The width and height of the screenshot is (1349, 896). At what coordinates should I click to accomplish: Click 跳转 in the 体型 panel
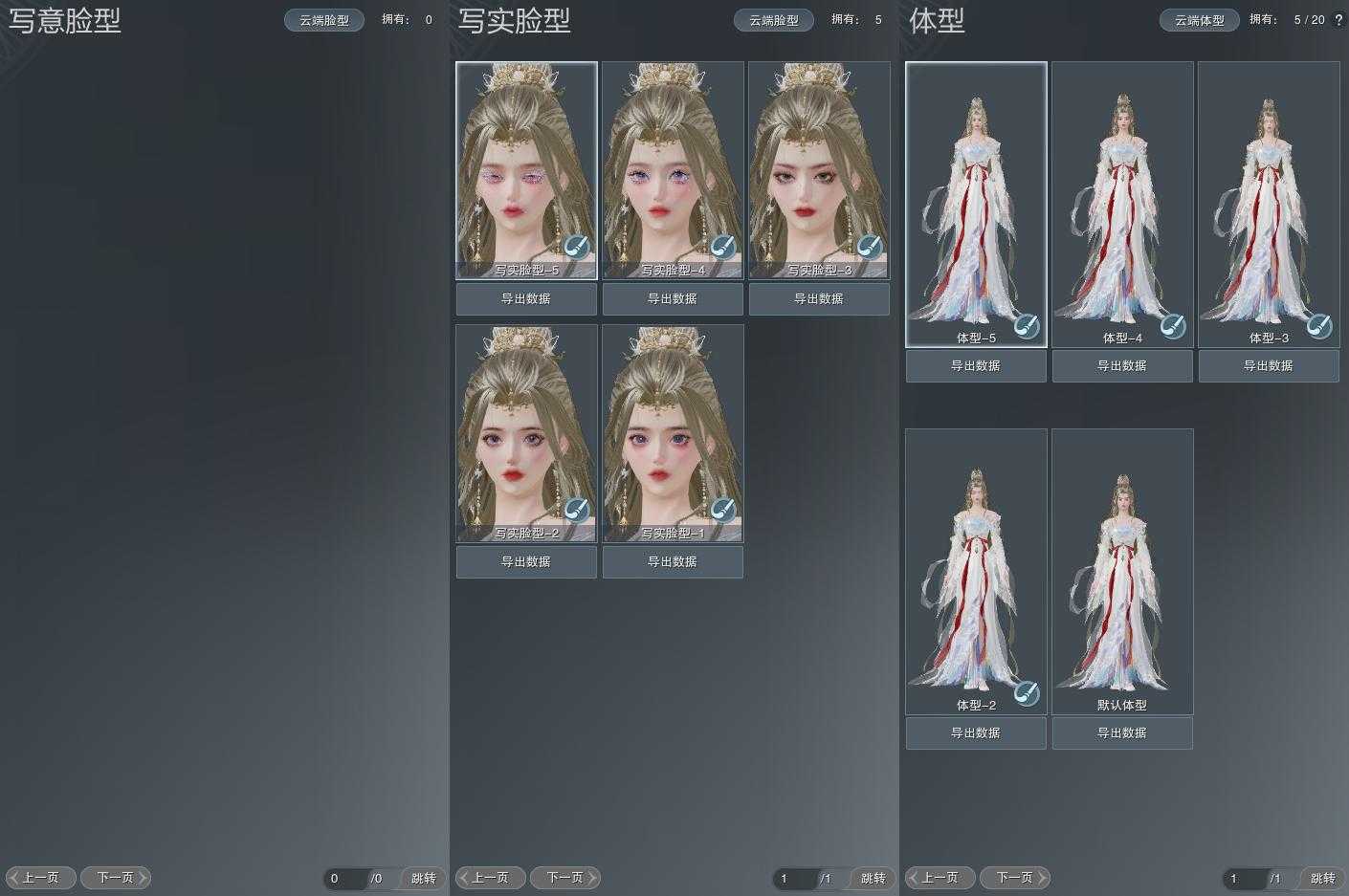[1323, 879]
